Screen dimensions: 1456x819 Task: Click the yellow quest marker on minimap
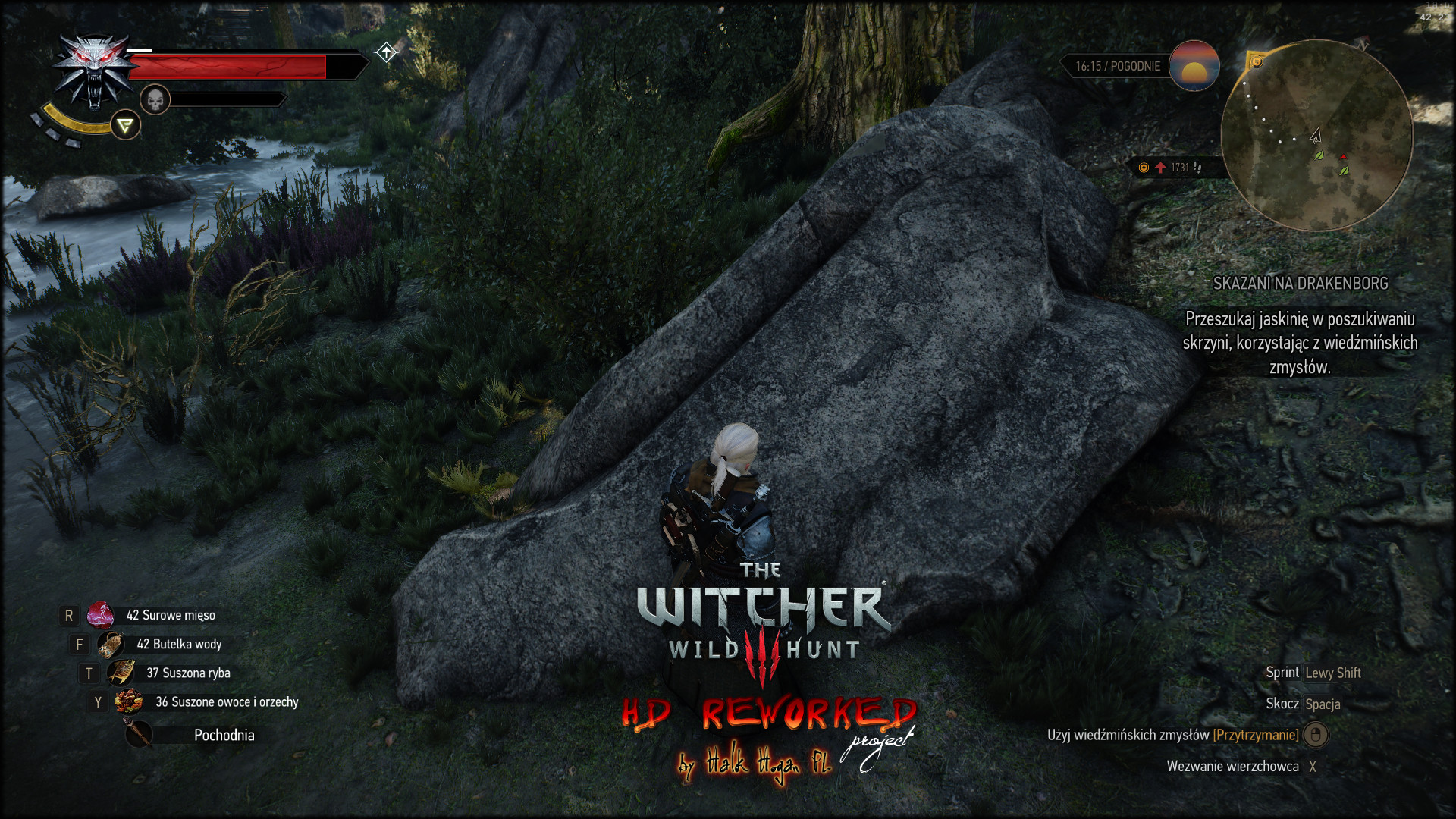click(x=1257, y=61)
